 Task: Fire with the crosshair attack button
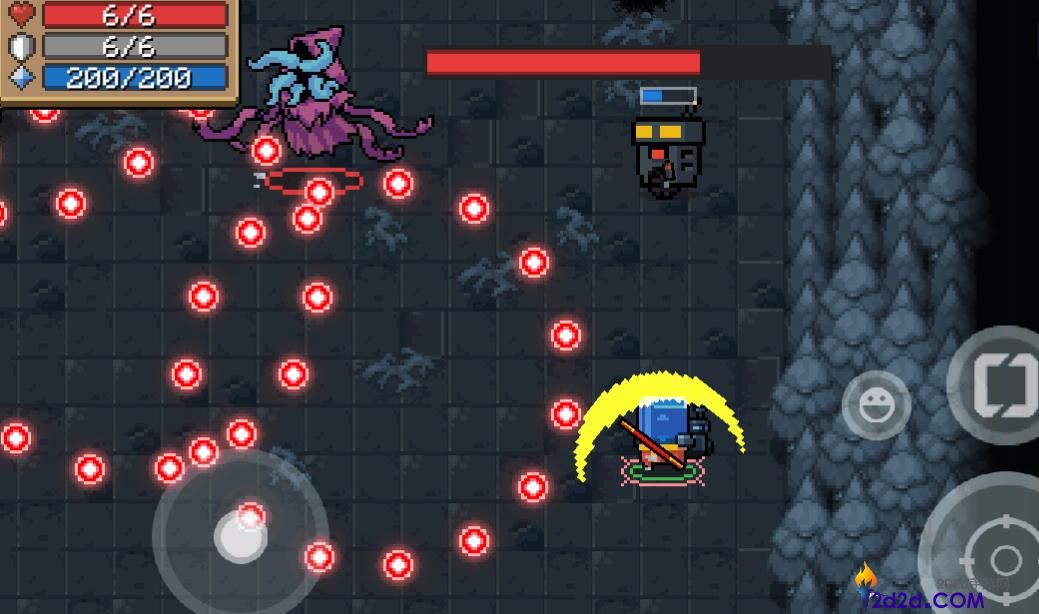pos(1000,556)
